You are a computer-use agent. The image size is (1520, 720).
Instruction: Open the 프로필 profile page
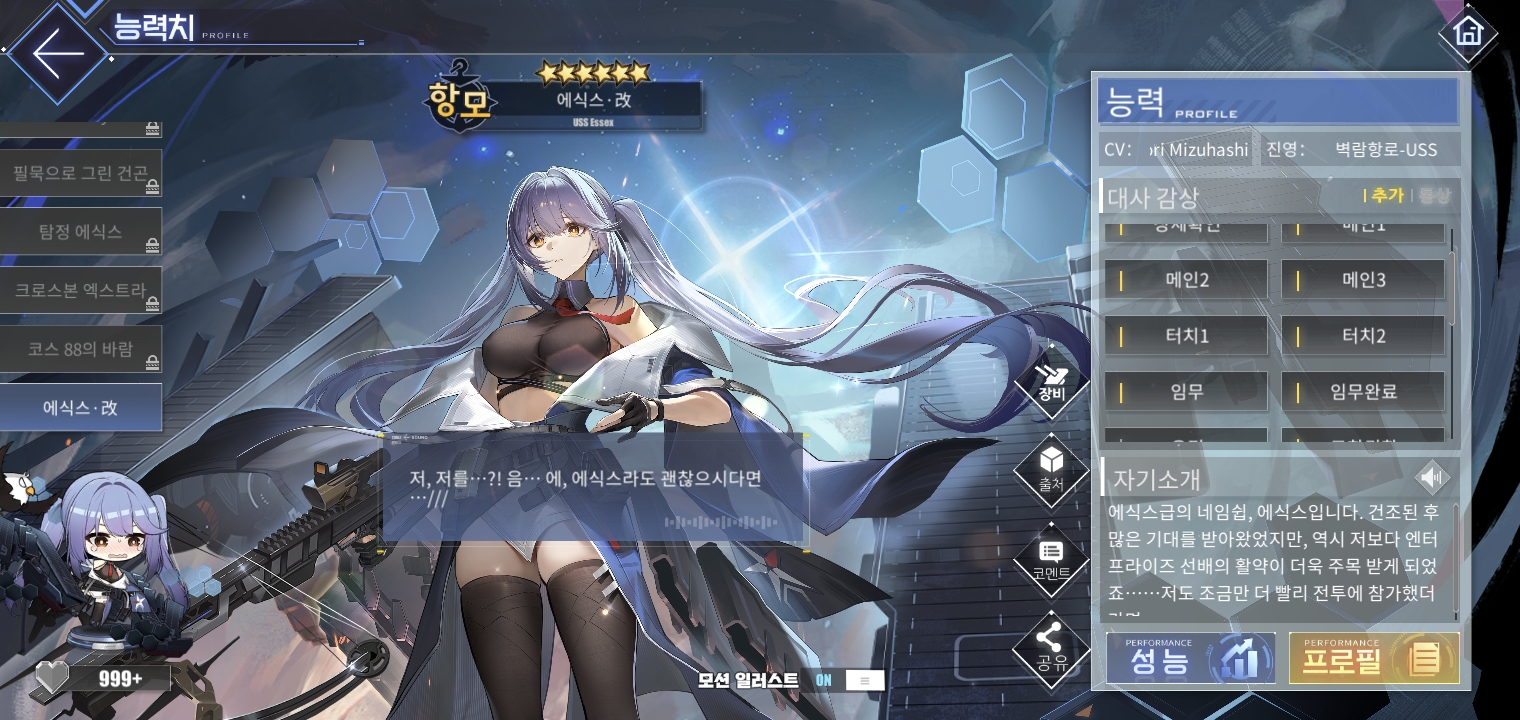click(x=1373, y=658)
